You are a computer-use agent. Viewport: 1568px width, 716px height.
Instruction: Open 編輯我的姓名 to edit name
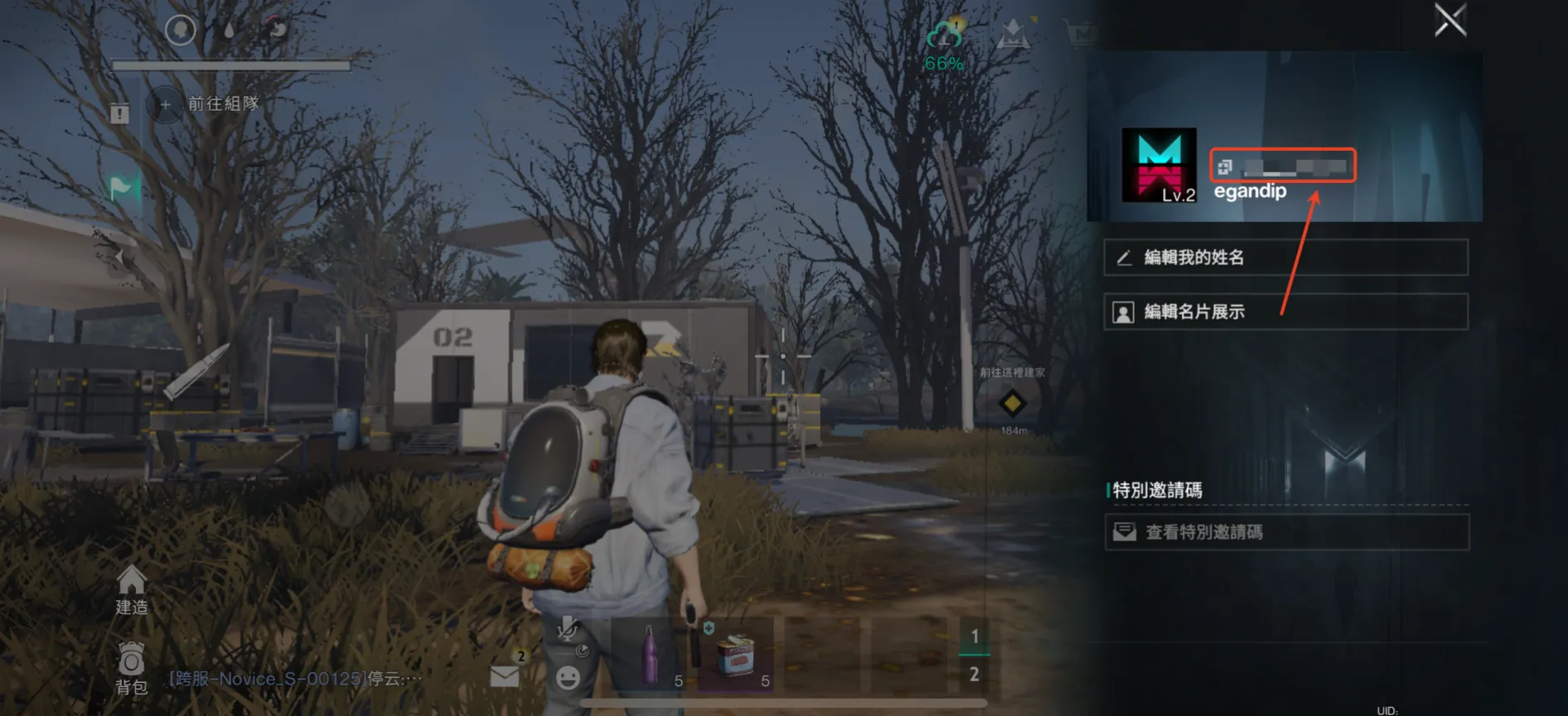(1285, 258)
